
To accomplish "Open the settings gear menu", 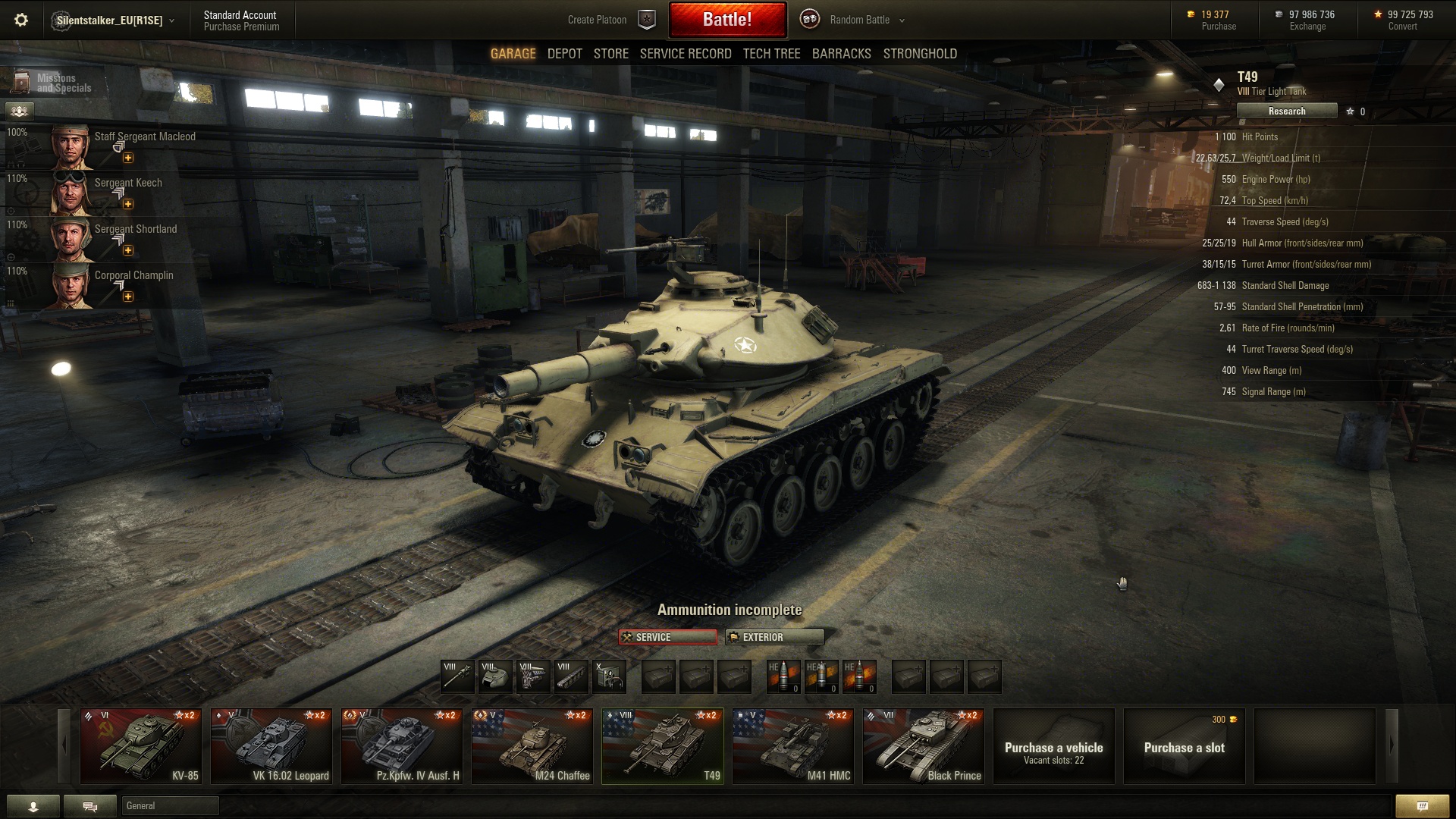I will (21, 20).
